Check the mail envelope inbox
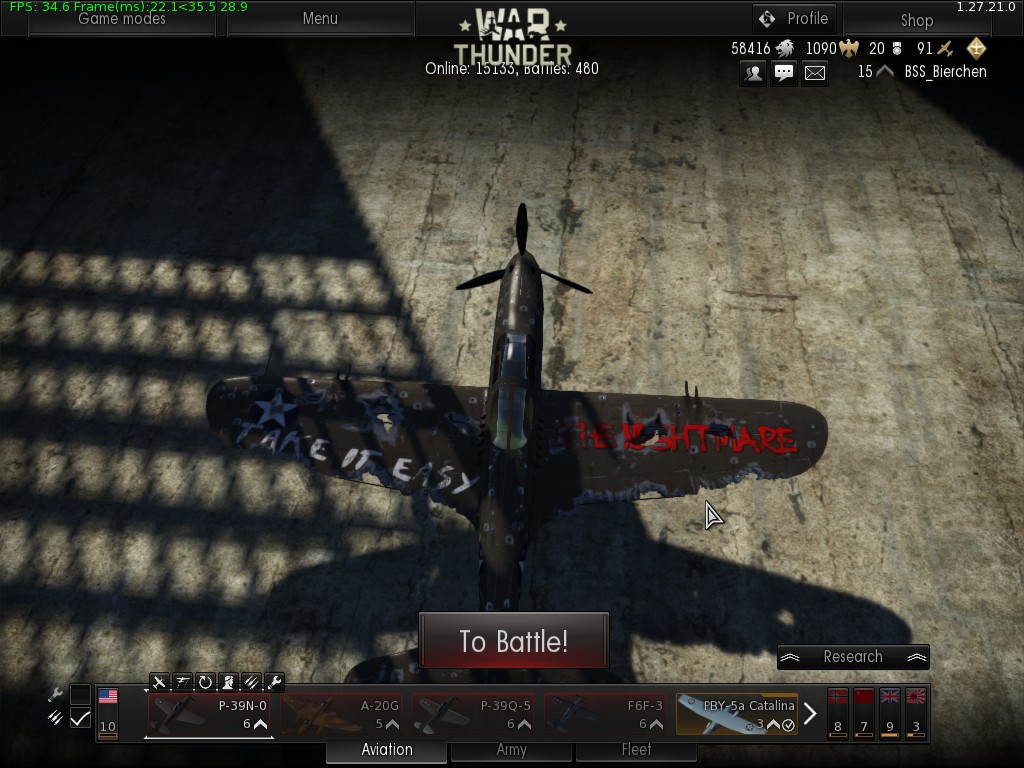This screenshot has height=768, width=1024. pyautogui.click(x=815, y=72)
